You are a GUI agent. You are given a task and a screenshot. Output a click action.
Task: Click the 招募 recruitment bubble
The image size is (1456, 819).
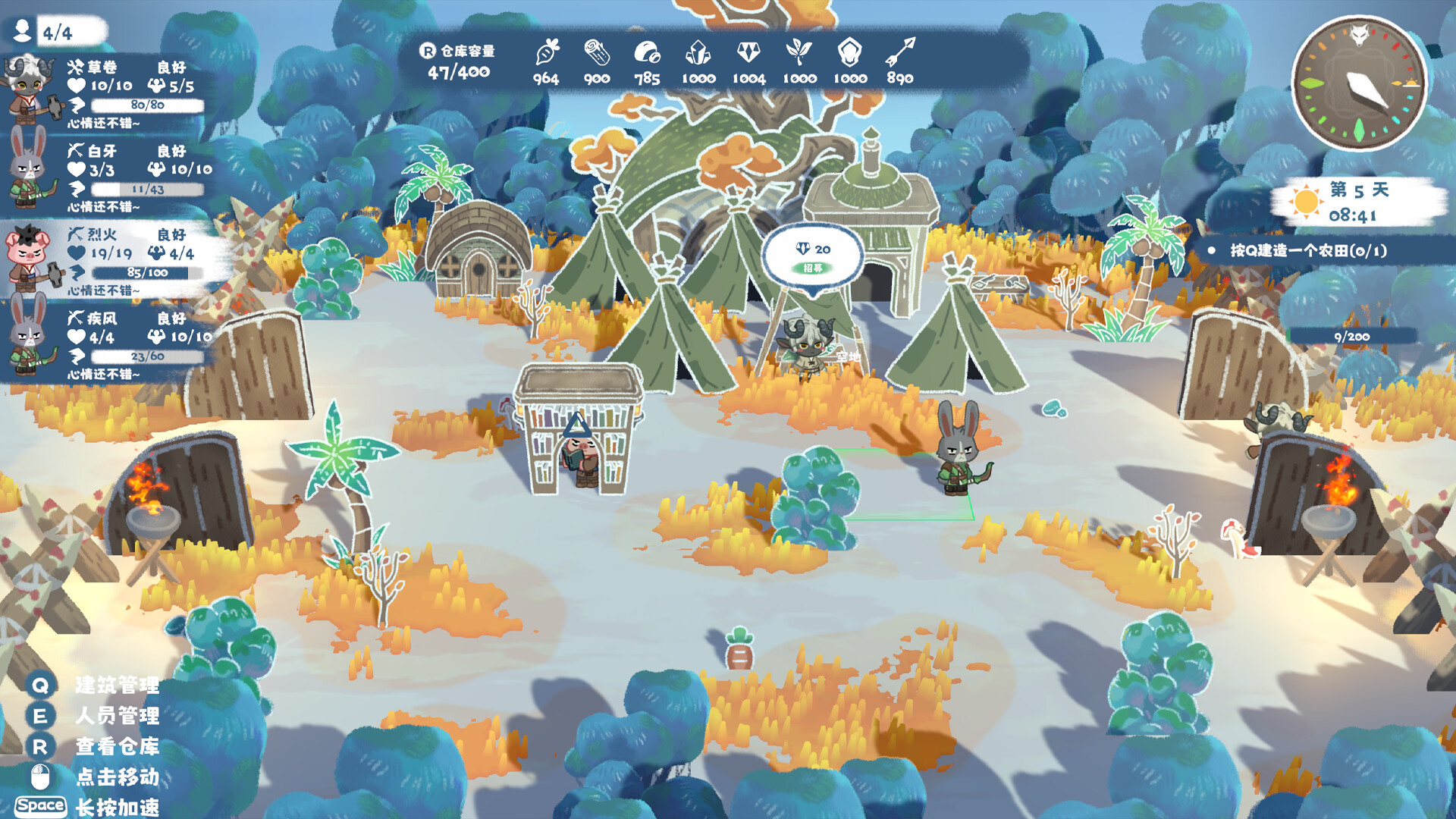pyautogui.click(x=813, y=267)
